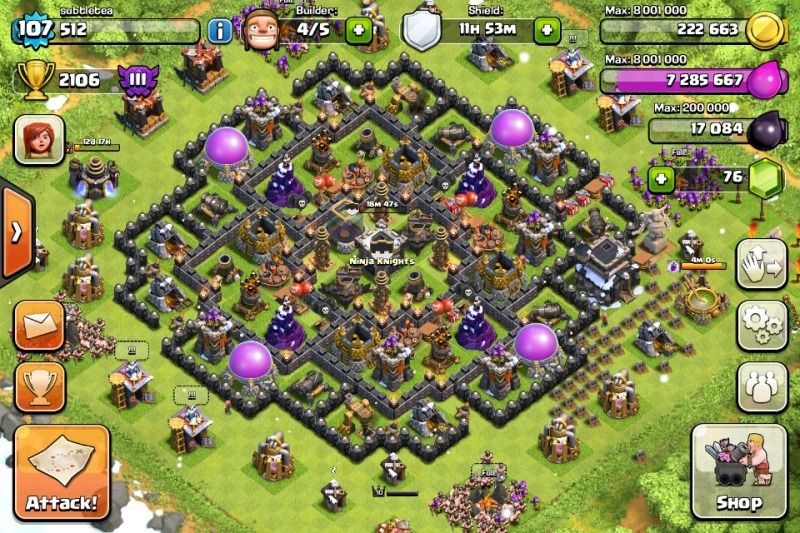This screenshot has width=800, height=533.
Task: Tap the level 107 experience badge
Action: (x=33, y=29)
